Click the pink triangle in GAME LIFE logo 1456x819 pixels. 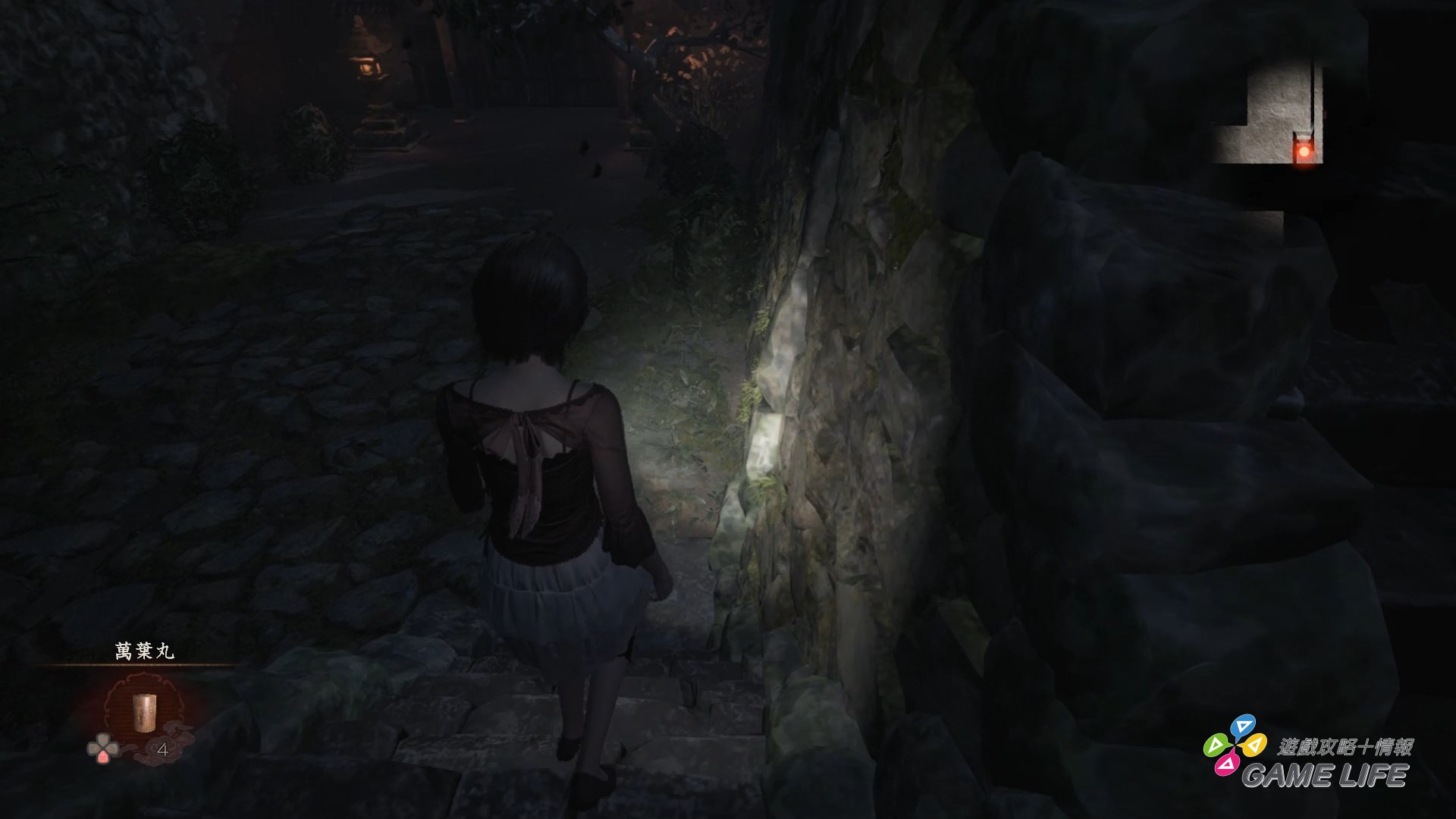[1226, 764]
